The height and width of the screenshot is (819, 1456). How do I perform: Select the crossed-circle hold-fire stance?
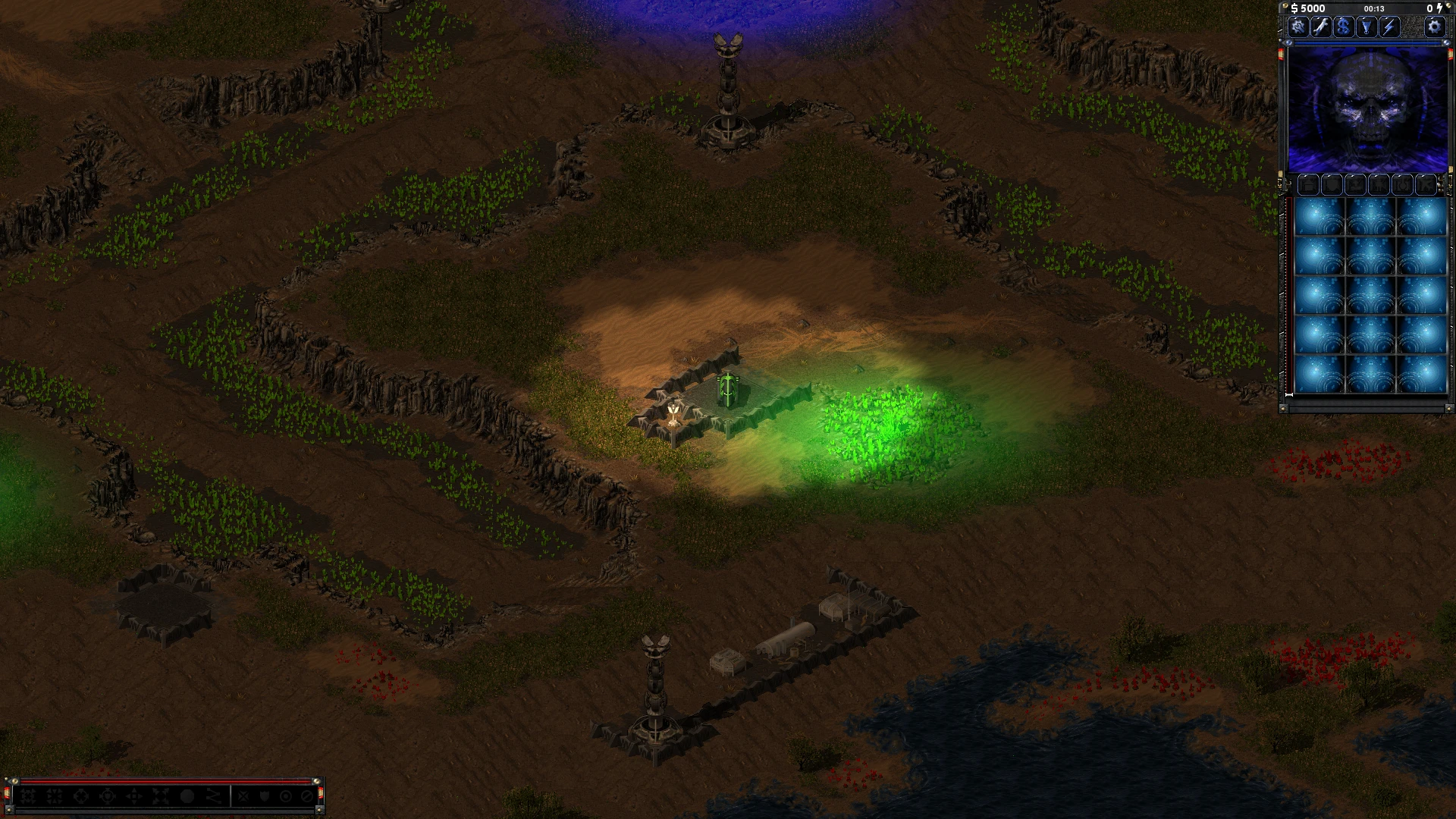[x=307, y=796]
